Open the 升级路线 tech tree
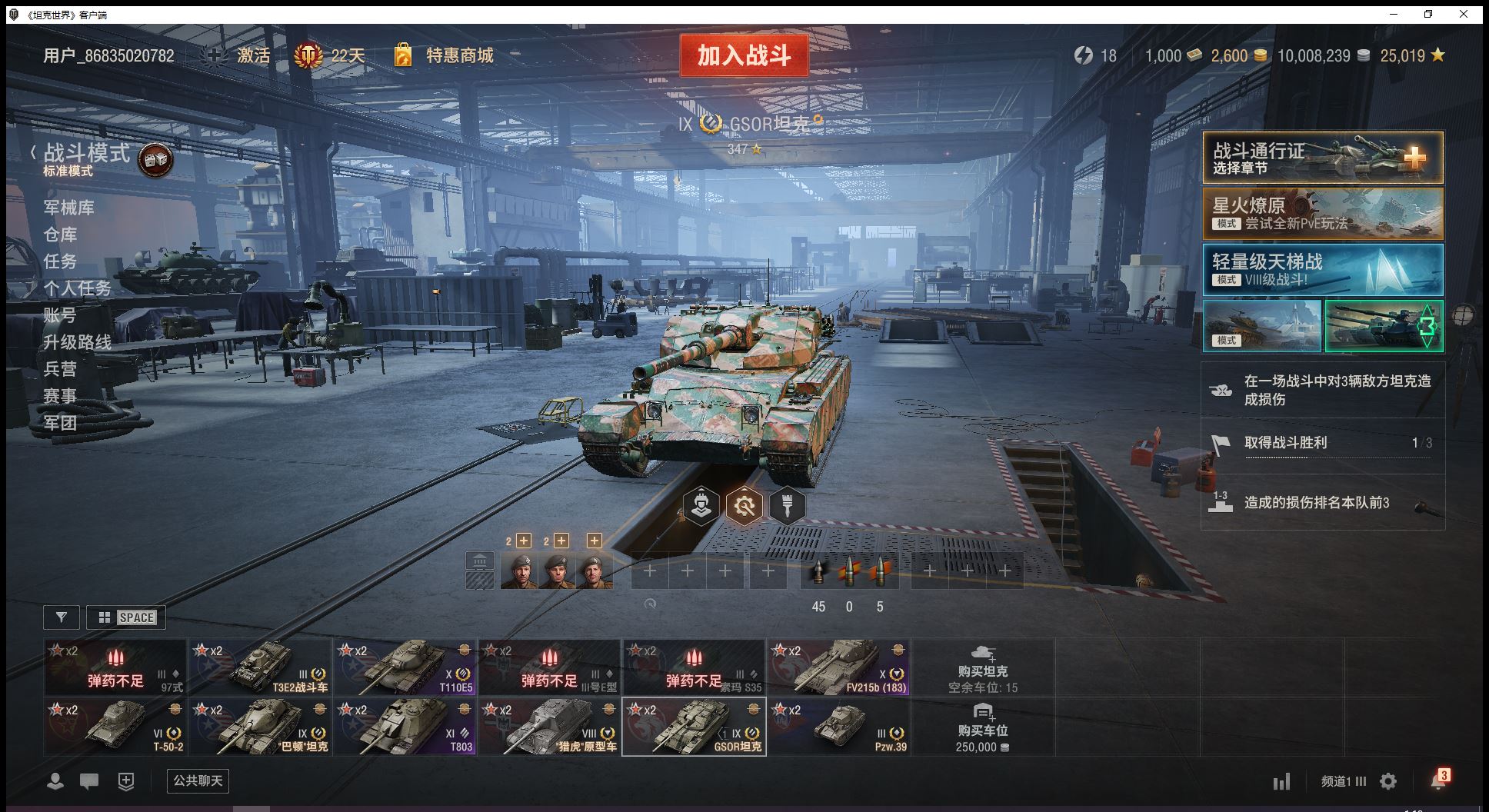Viewport: 1489px width, 812px height. pyautogui.click(x=77, y=342)
